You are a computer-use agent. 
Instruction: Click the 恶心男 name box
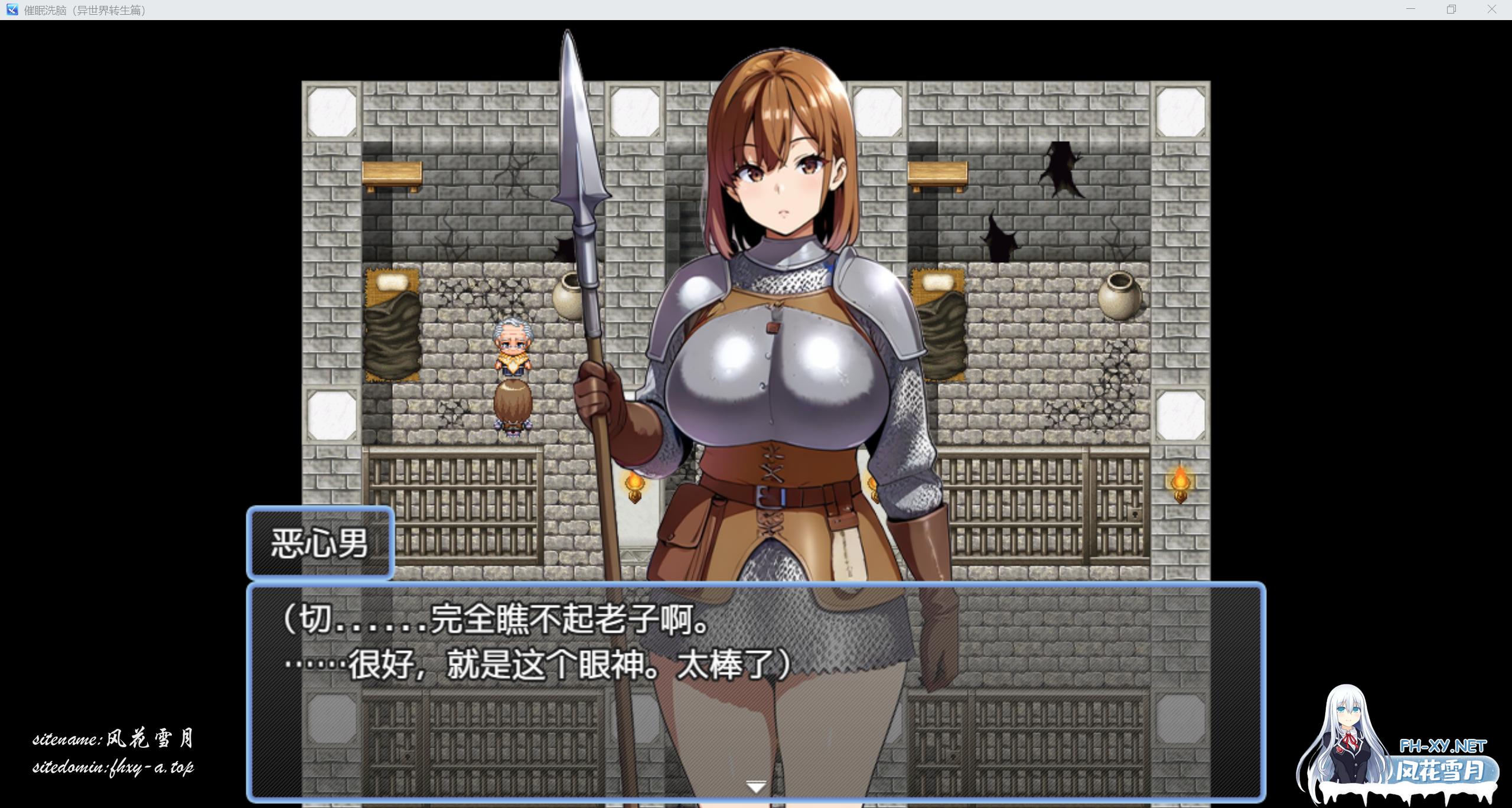pyautogui.click(x=320, y=542)
